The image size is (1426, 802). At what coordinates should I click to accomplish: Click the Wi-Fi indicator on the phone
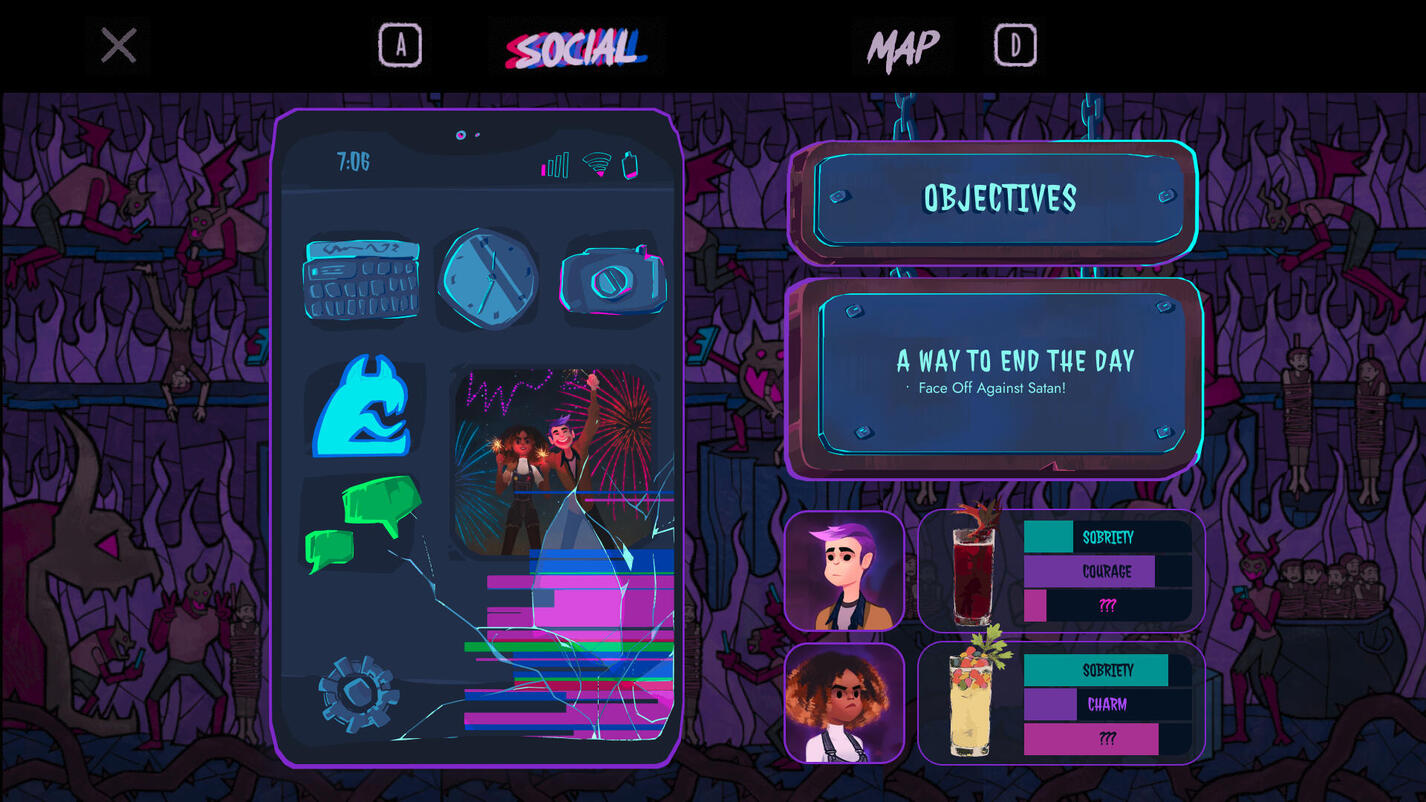pyautogui.click(x=595, y=165)
